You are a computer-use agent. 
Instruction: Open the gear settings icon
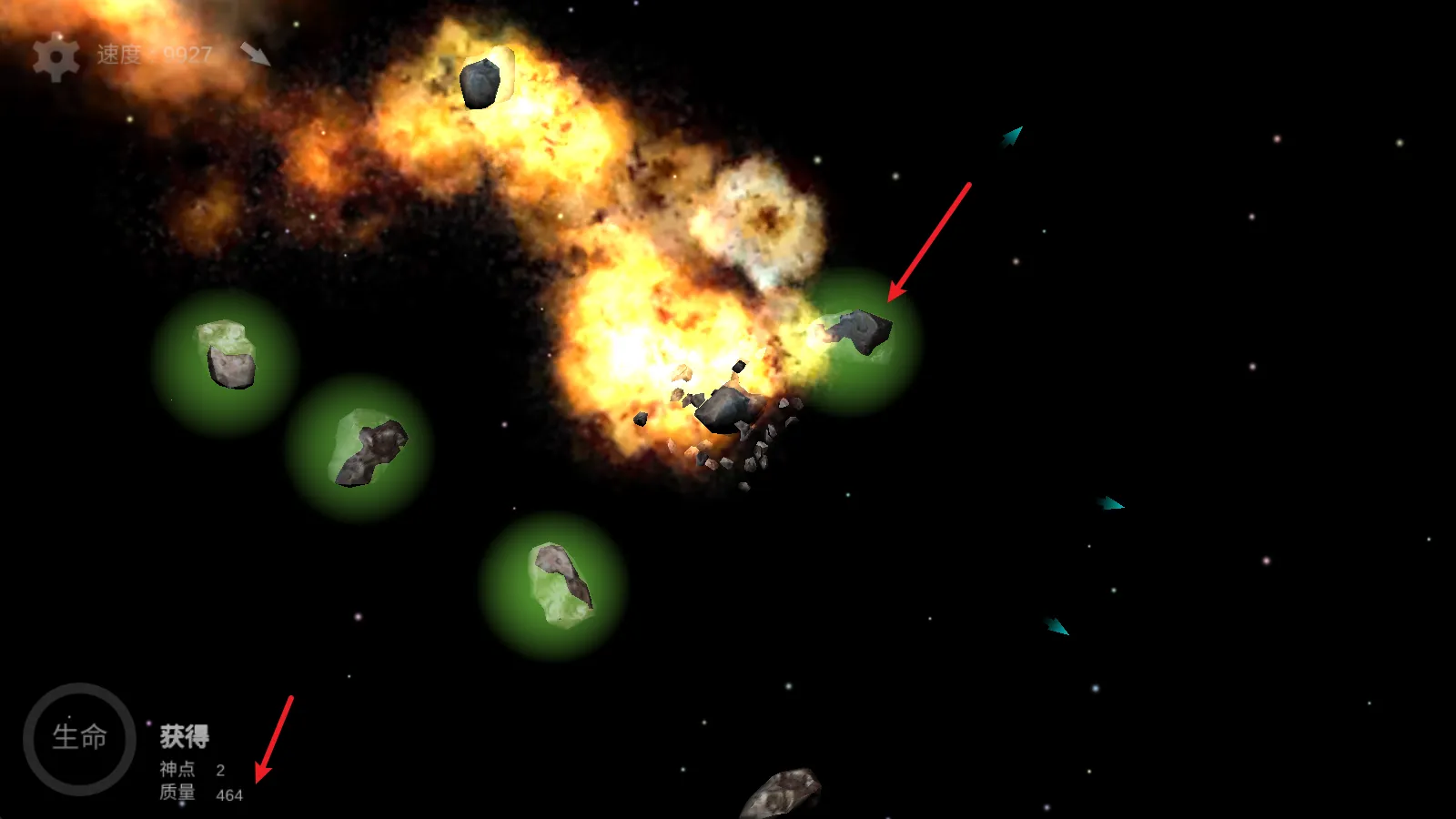pyautogui.click(x=56, y=58)
